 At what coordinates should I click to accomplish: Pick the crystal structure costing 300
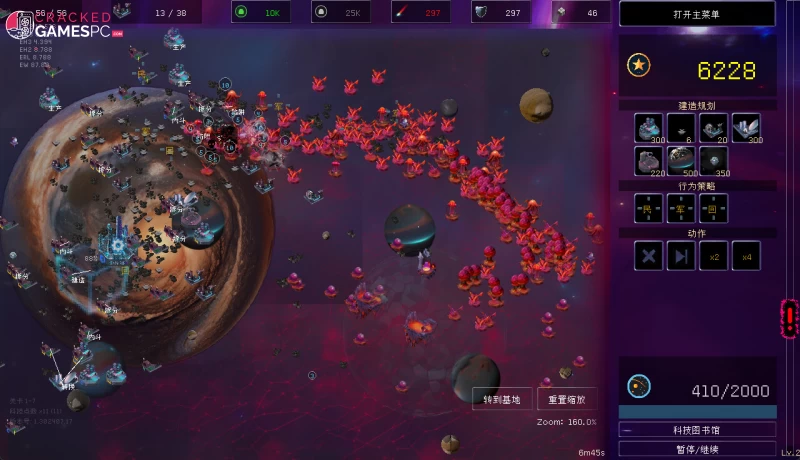tap(745, 127)
